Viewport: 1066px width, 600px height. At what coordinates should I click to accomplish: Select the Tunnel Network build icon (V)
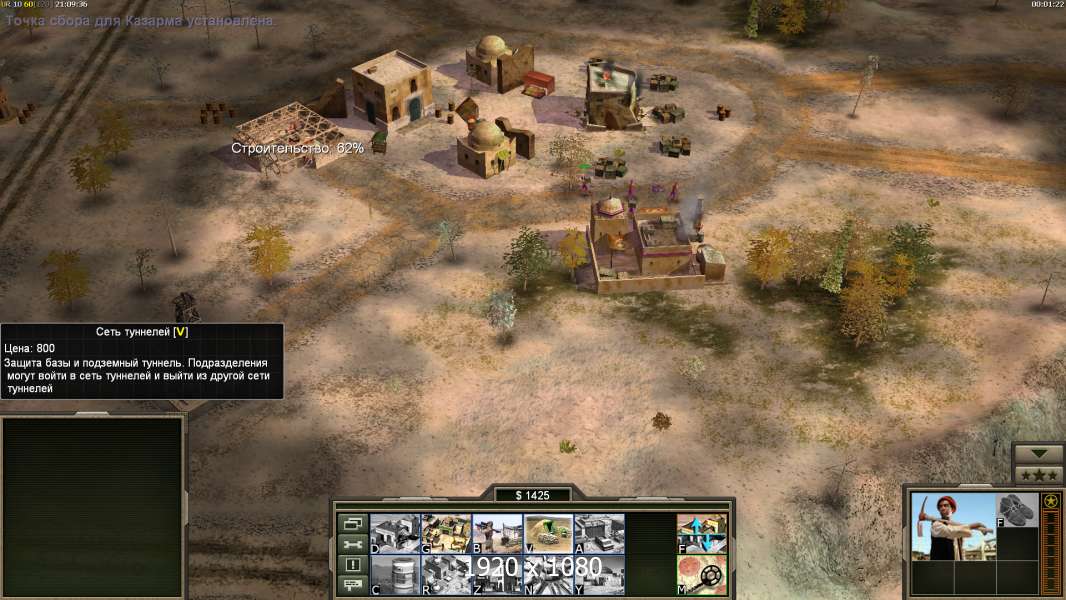548,534
